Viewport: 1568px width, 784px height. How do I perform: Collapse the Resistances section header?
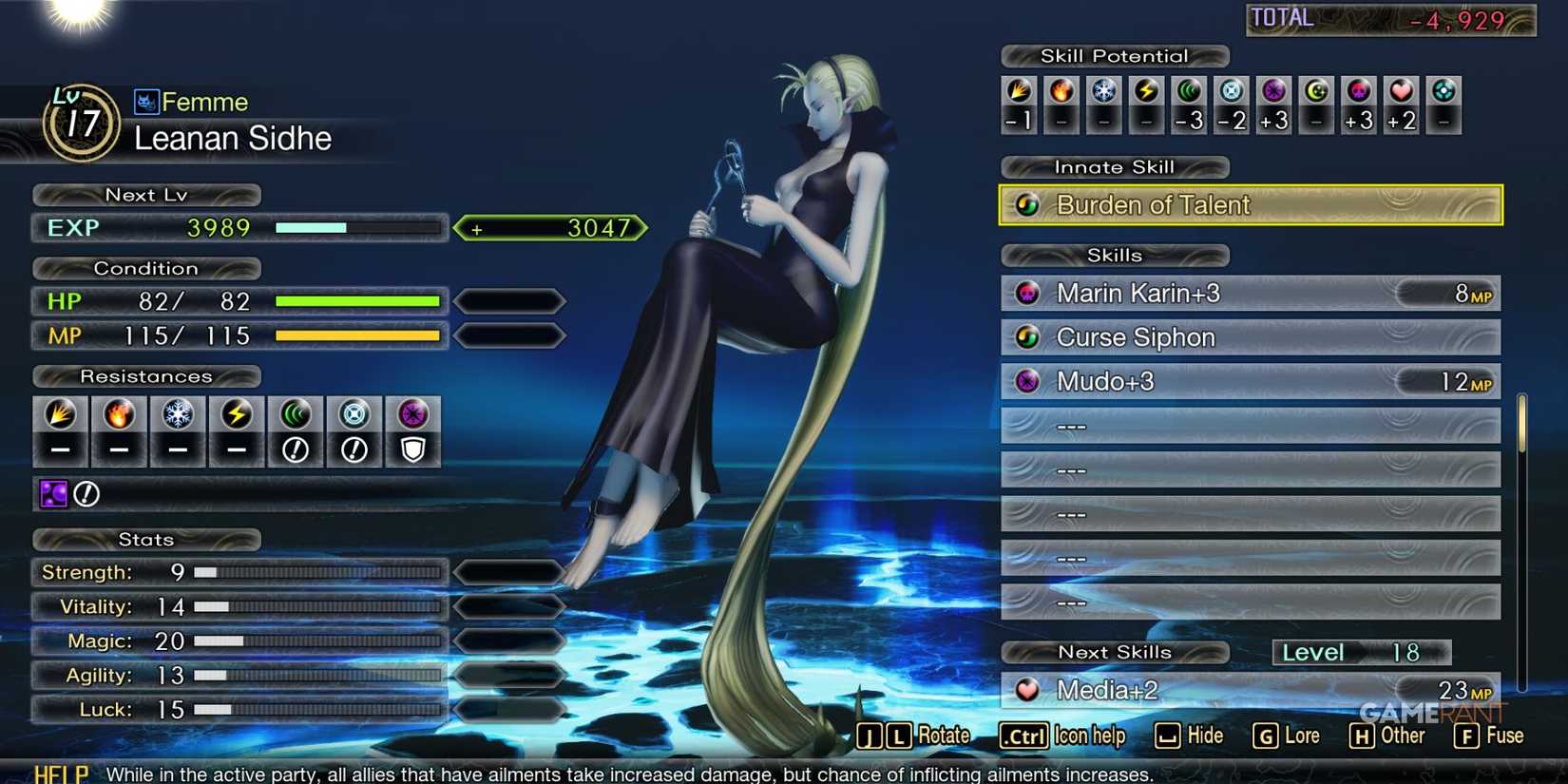tap(146, 375)
